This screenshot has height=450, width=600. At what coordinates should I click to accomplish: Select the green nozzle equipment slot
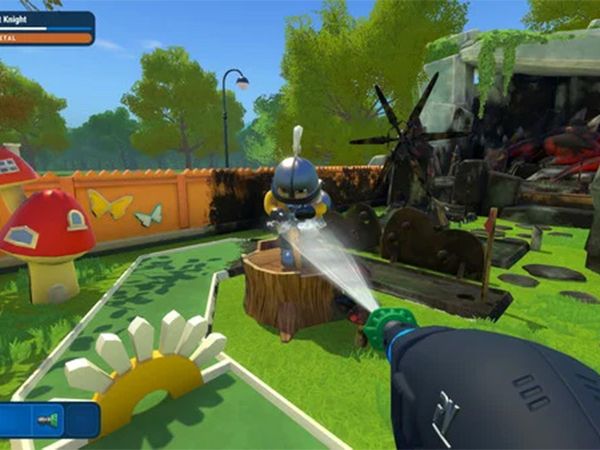[x=47, y=420]
